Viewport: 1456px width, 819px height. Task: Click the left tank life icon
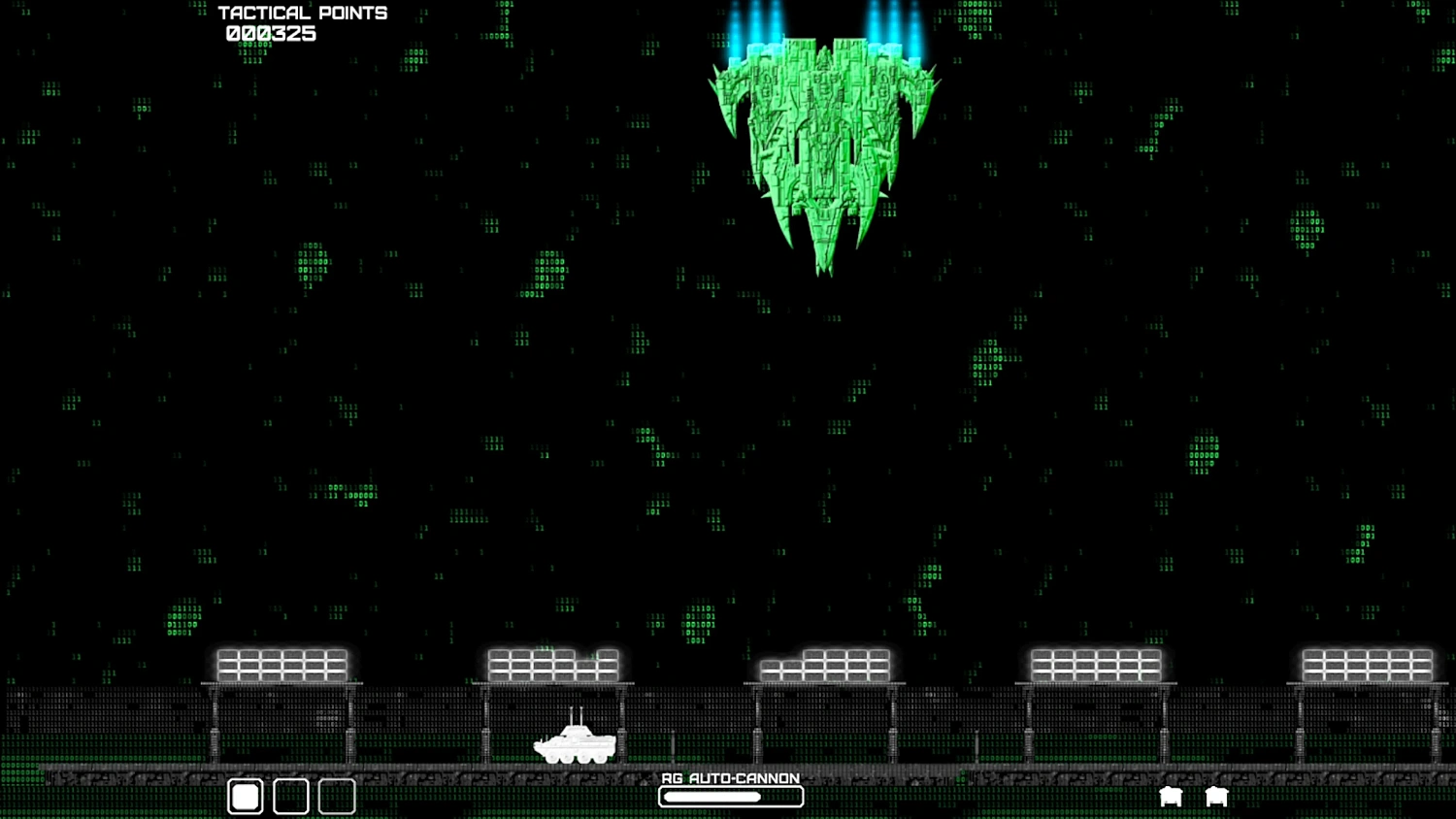(1171, 796)
